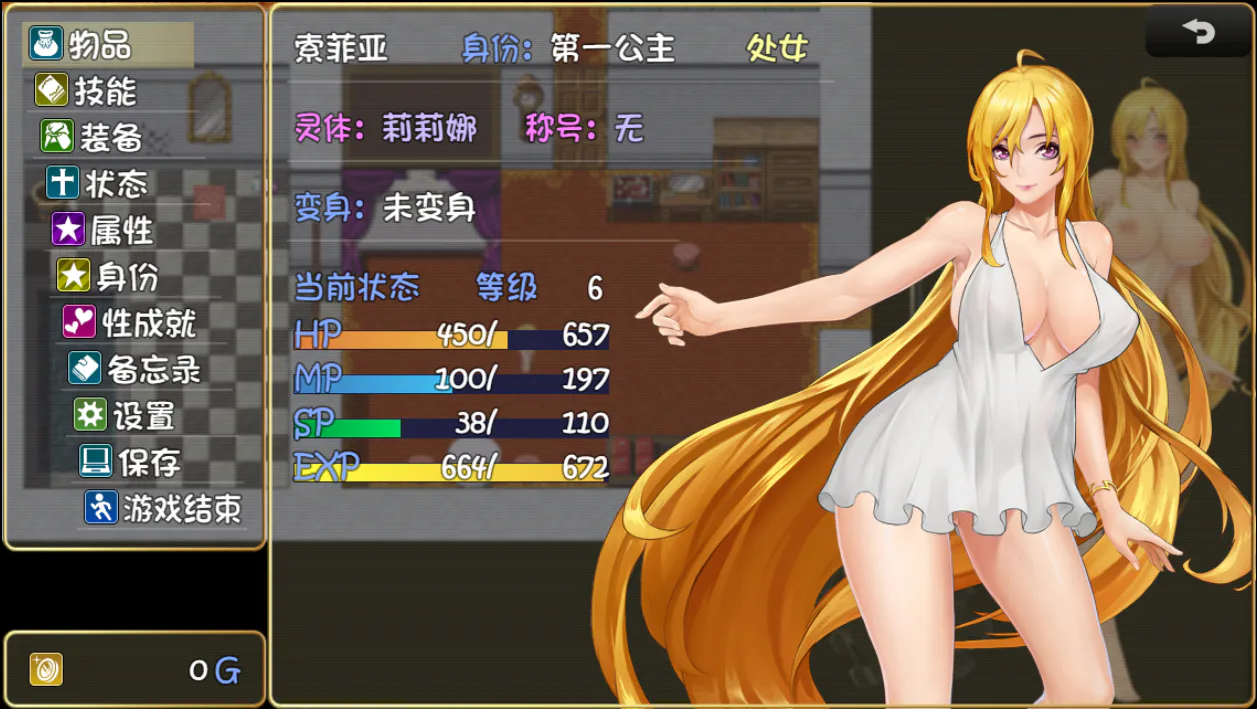
Task: Select the 技能 skills entry
Action: (x=104, y=91)
